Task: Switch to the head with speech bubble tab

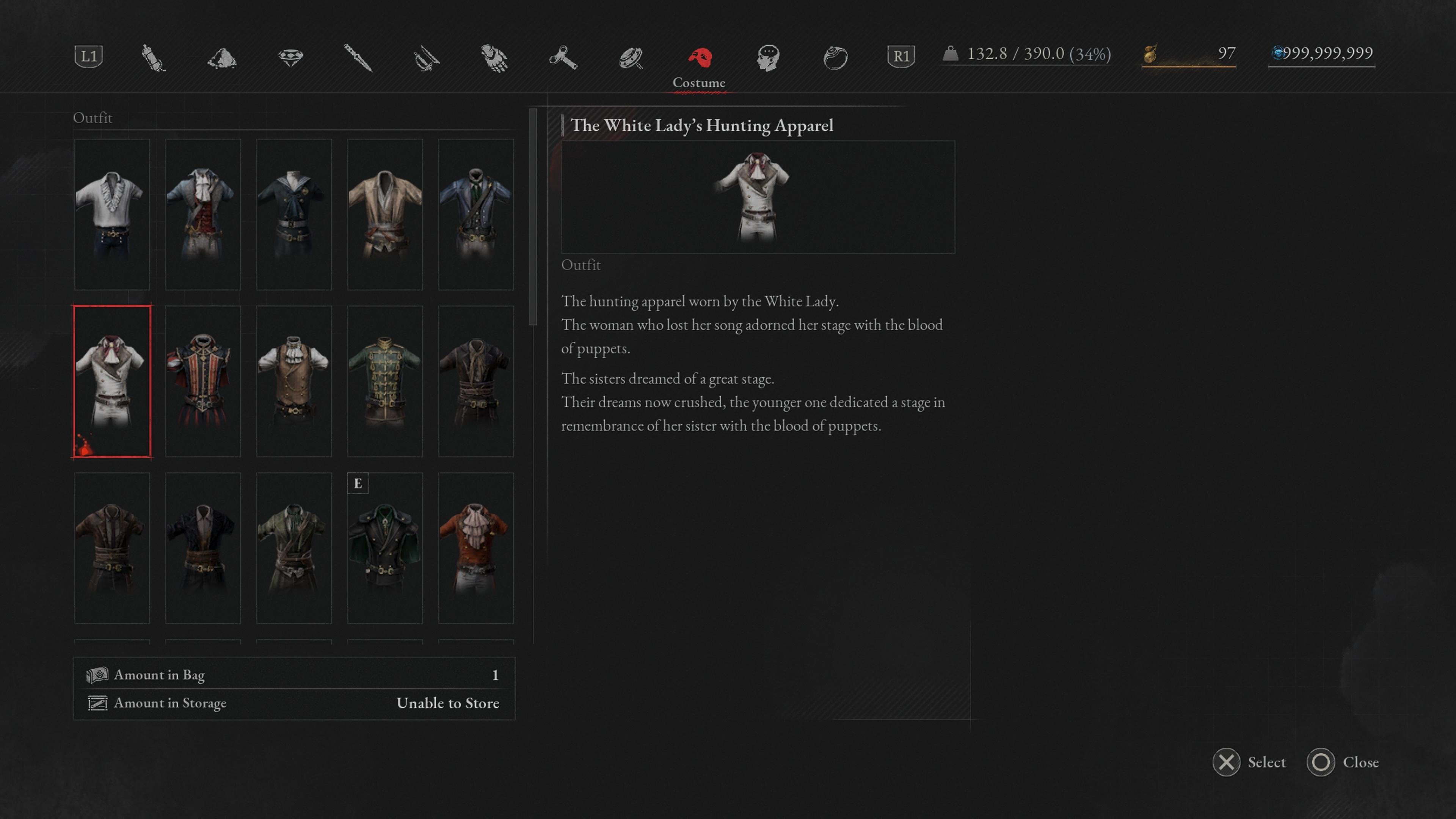Action: [x=768, y=57]
